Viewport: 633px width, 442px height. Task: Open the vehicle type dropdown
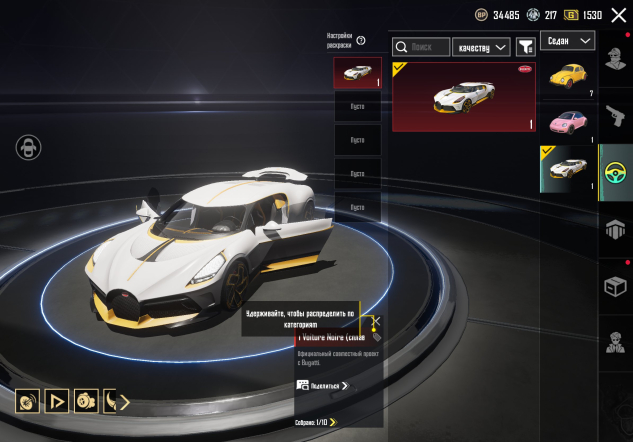pyautogui.click(x=567, y=41)
